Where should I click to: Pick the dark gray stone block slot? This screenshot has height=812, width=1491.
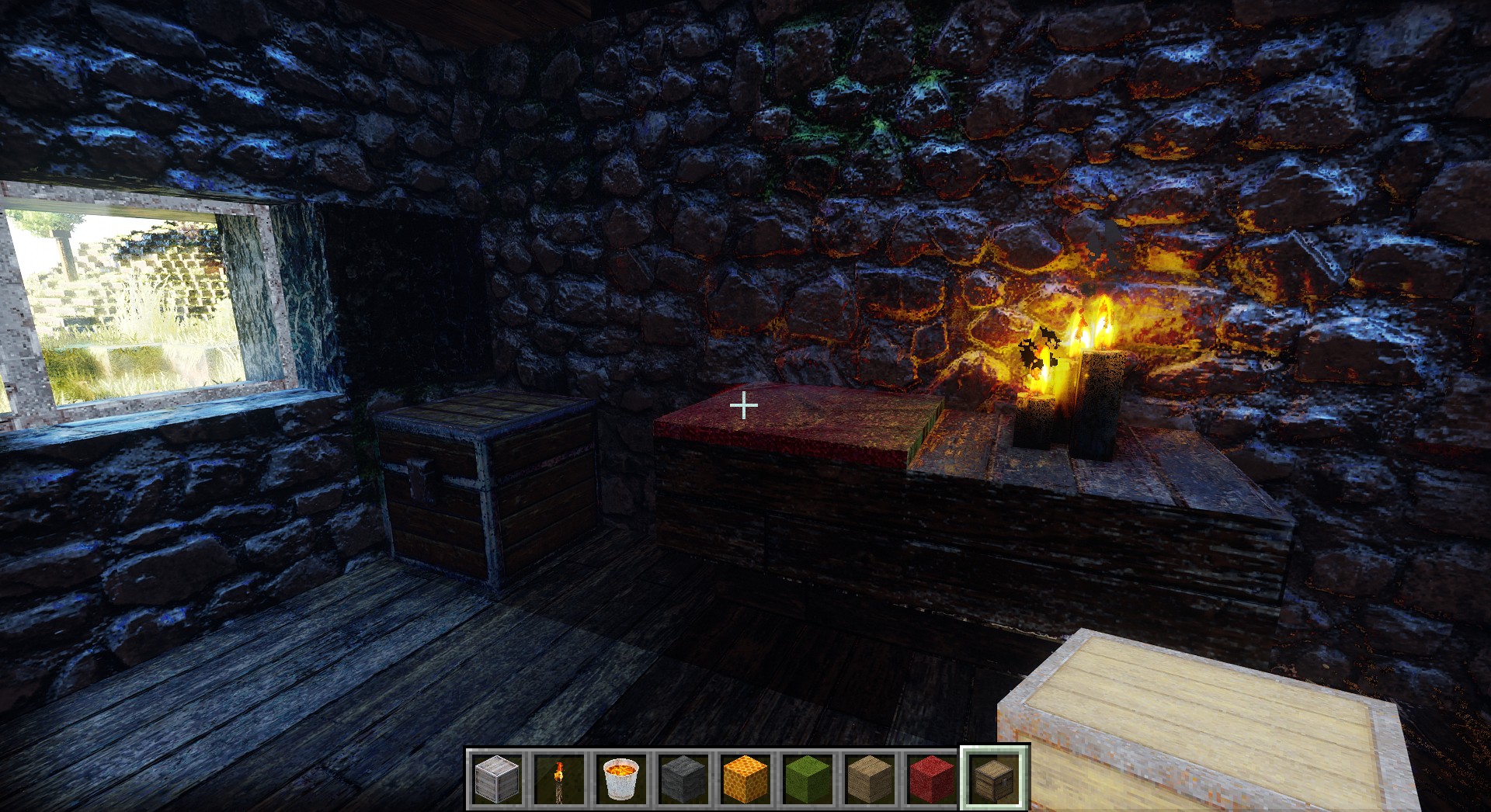pos(683,777)
